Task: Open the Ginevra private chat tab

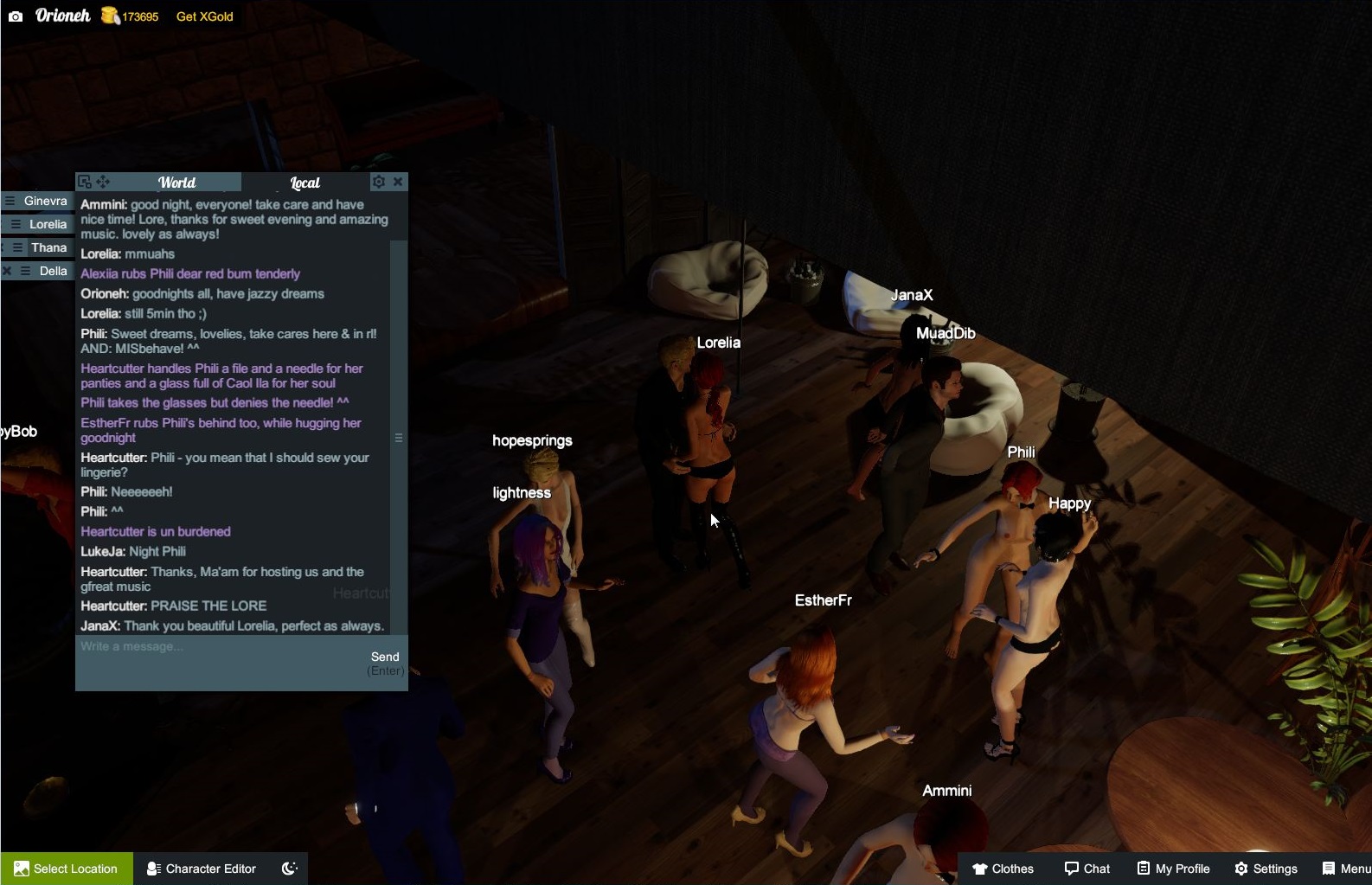Action: pyautogui.click(x=45, y=201)
